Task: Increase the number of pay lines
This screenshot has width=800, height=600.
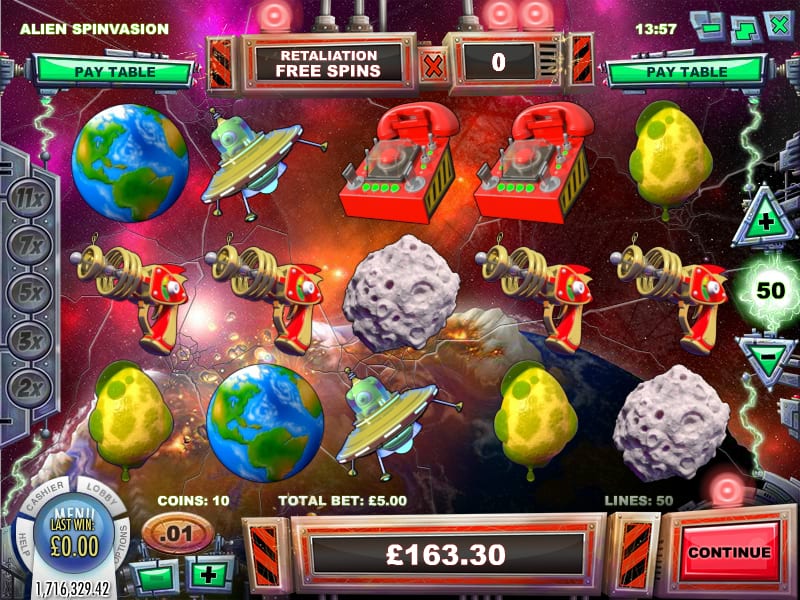Action: [x=765, y=222]
